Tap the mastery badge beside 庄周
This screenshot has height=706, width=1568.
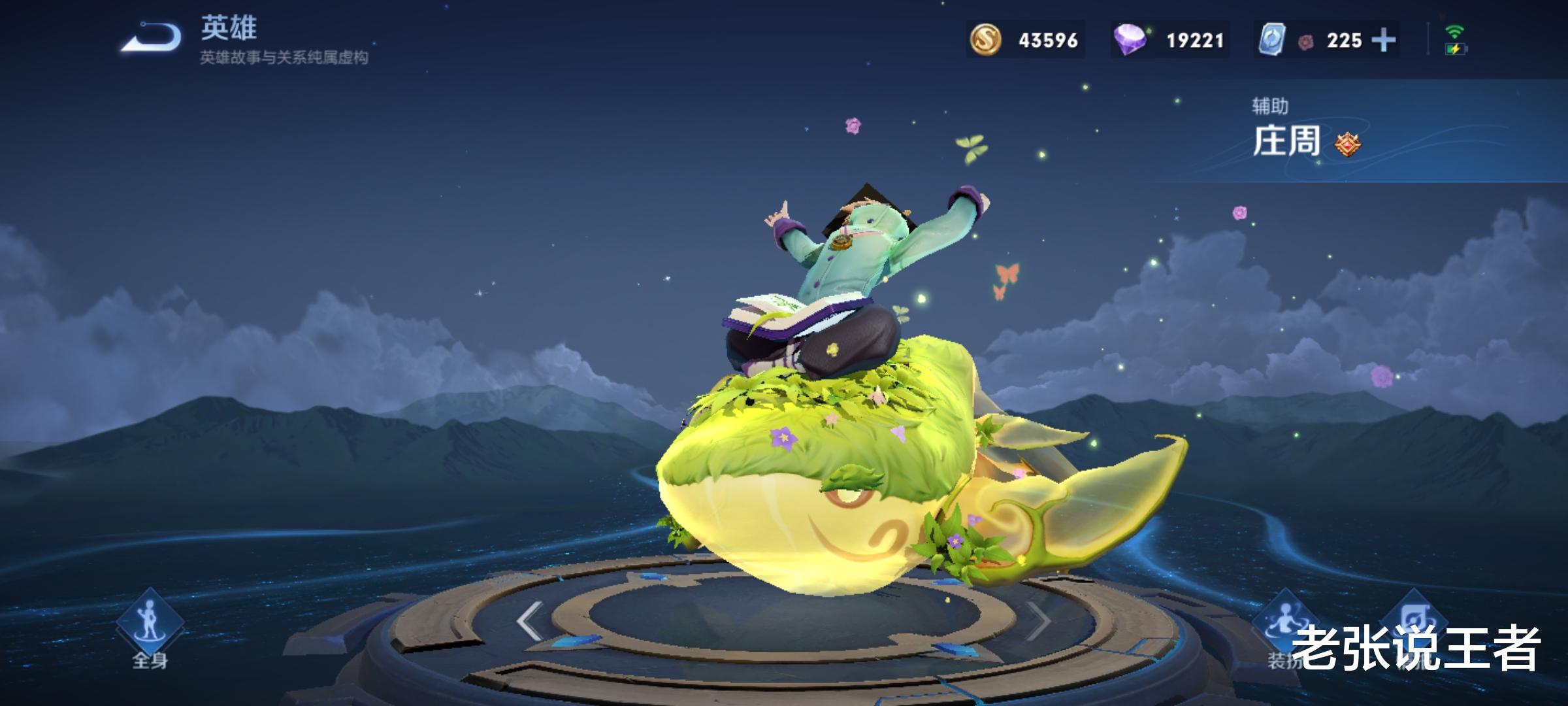tap(1347, 144)
